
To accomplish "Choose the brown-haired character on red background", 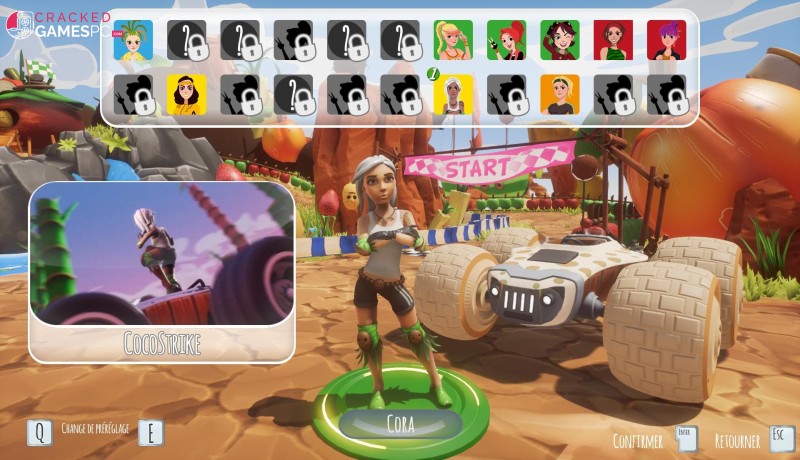I will click(x=613, y=41).
